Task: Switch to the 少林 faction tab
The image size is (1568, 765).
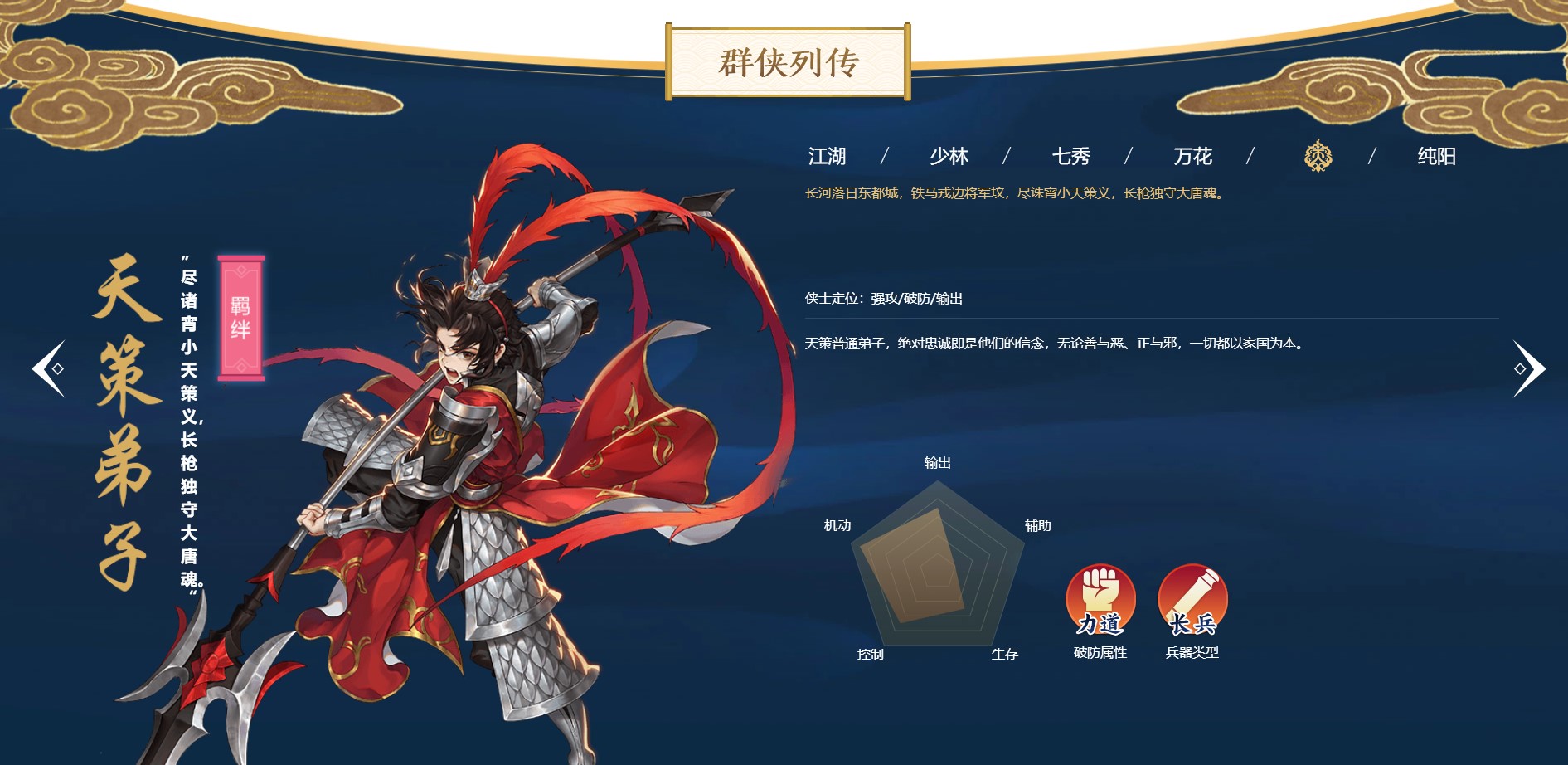Action: click(948, 156)
